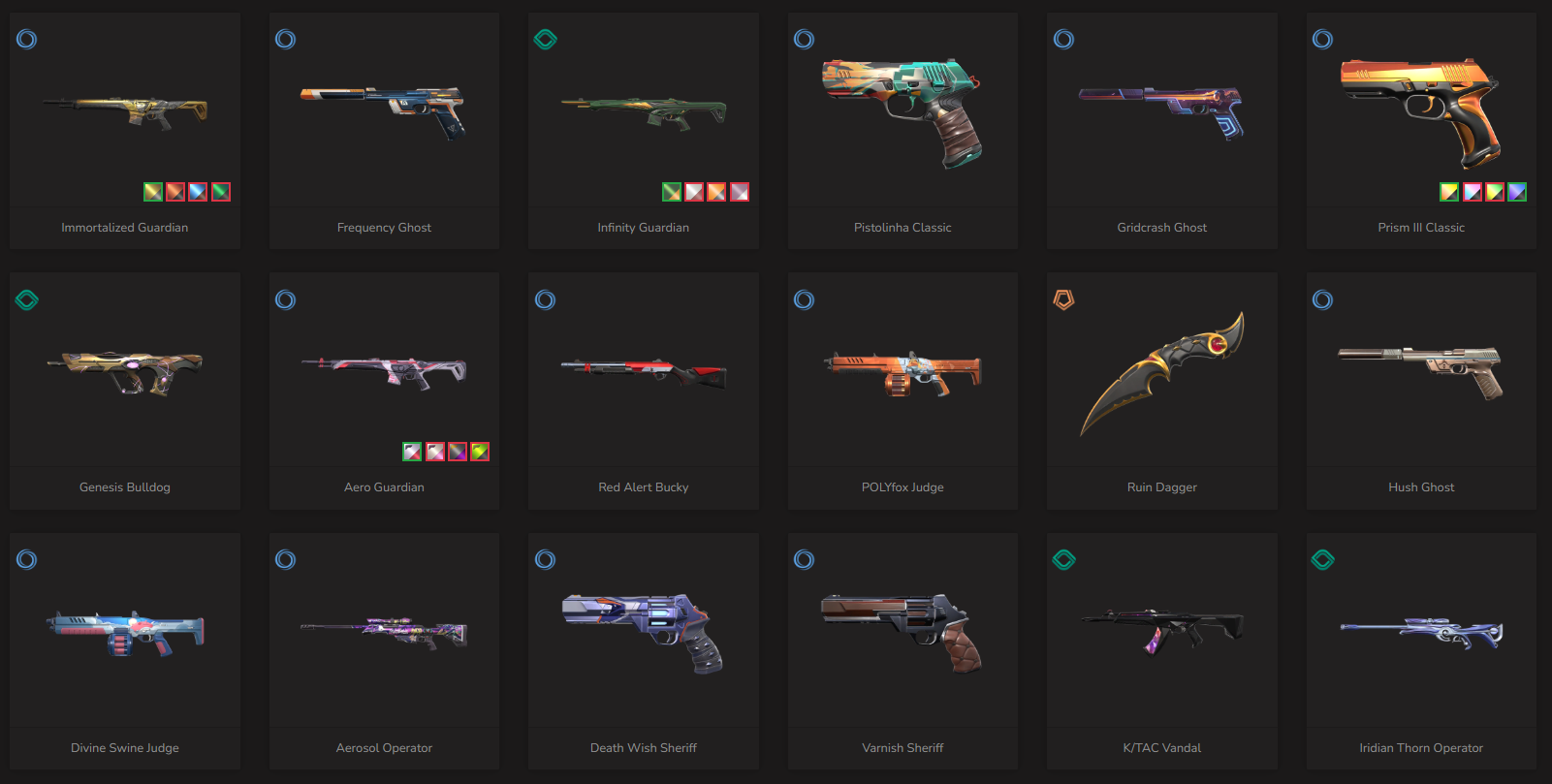The image size is (1552, 784).
Task: Choose the Infinity Guardian skin card
Action: (x=643, y=116)
